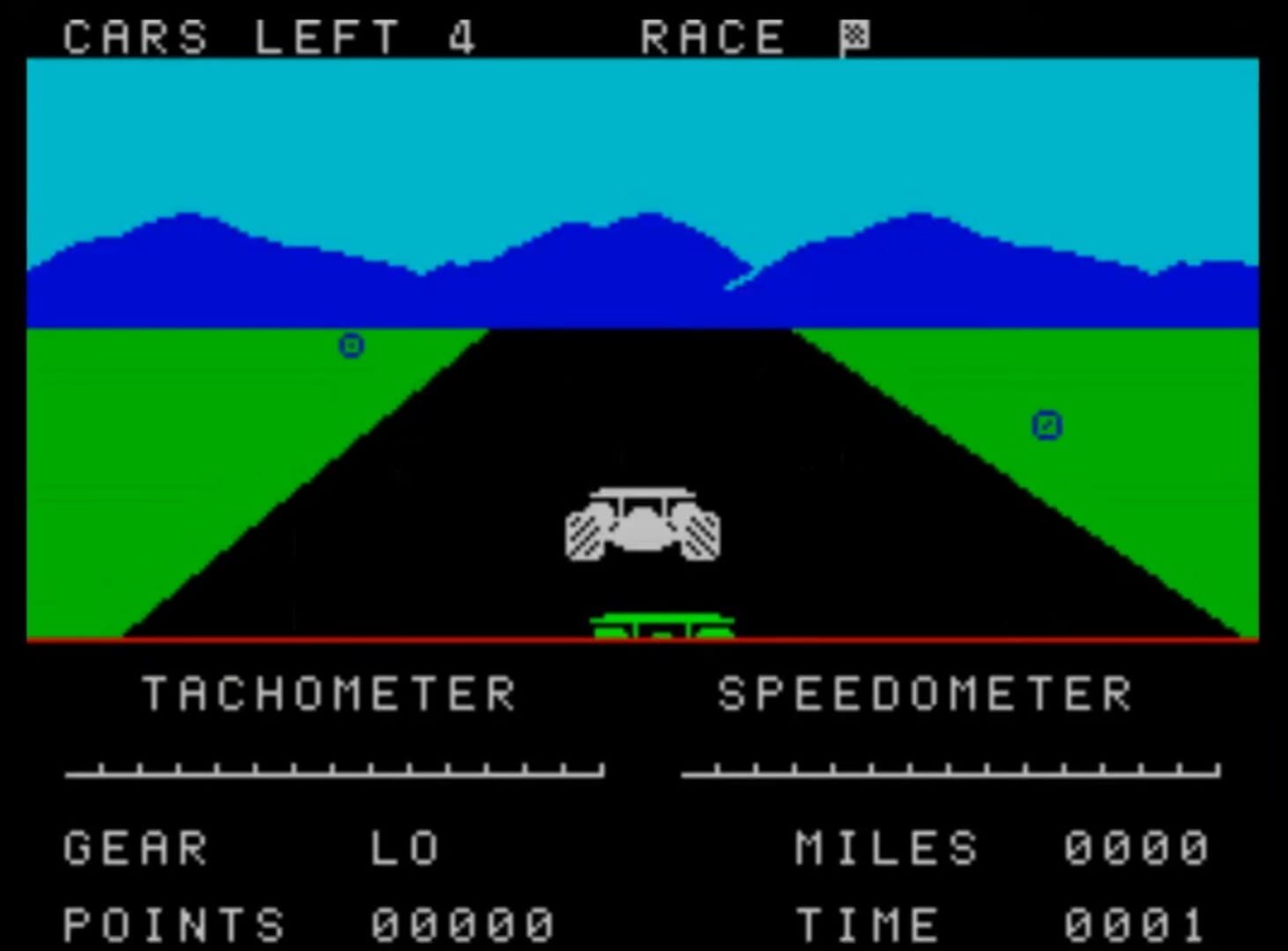Toggle the GEAR setting labeled LO
Image resolution: width=1288 pixels, height=951 pixels.
405,847
